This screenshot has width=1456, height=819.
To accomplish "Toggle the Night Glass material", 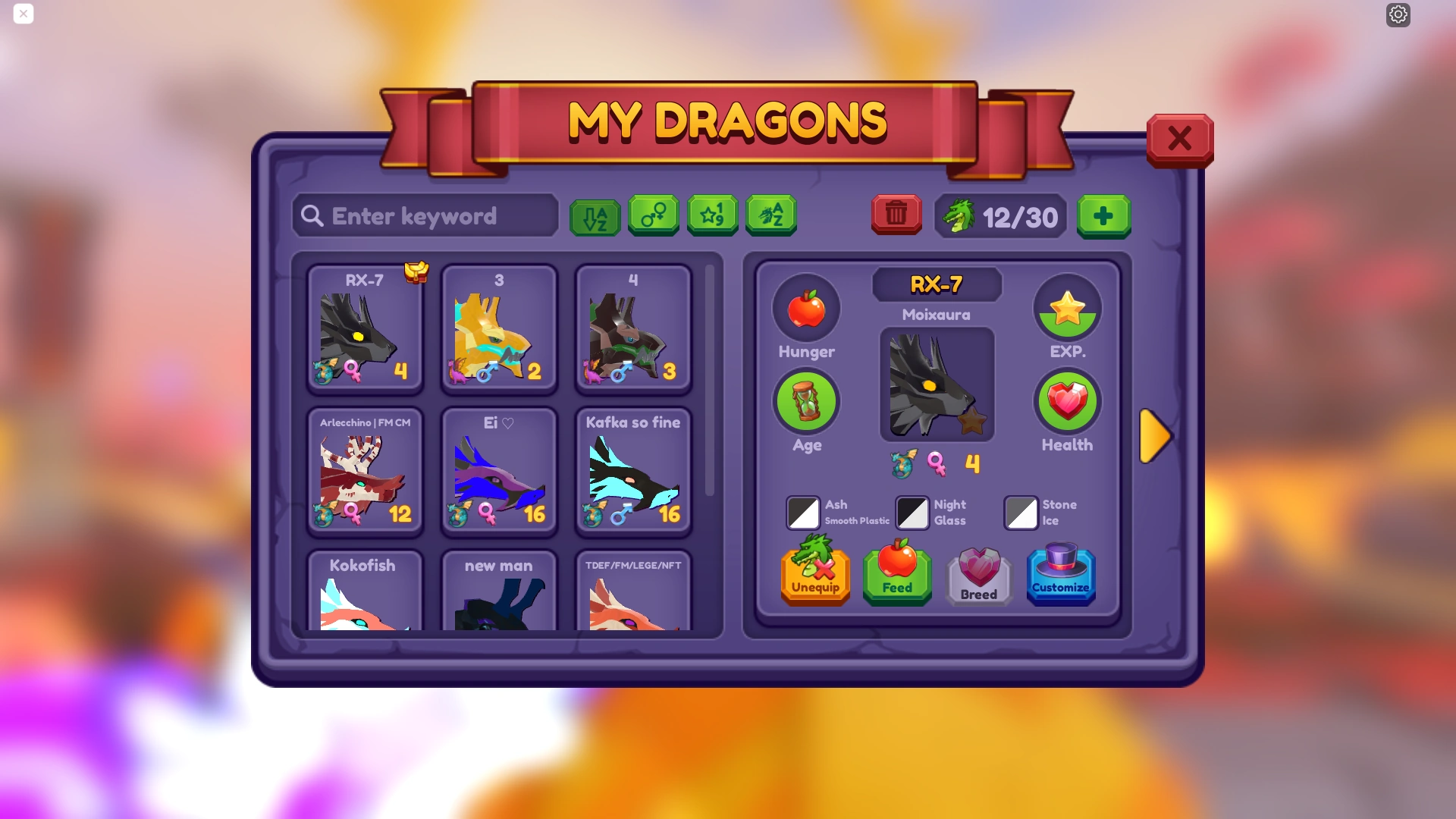I will [x=912, y=513].
